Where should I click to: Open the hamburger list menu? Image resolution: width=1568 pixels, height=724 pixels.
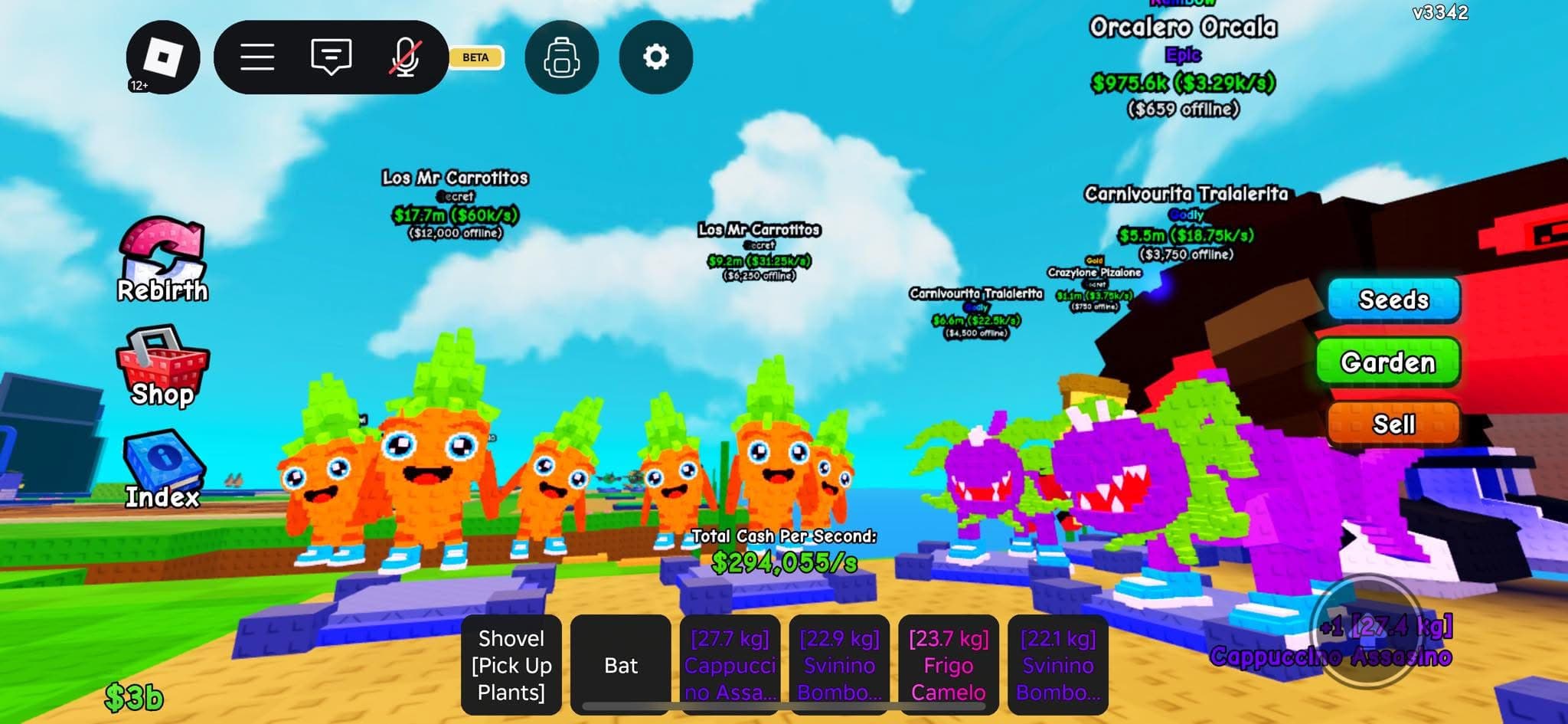(x=257, y=57)
